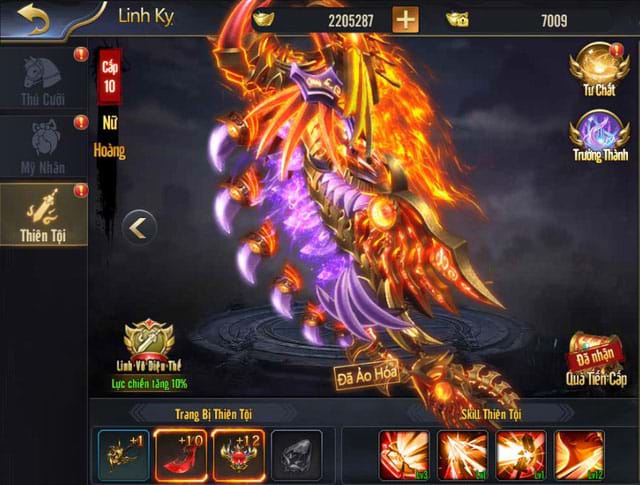Select the Thiên Tội tab
This screenshot has width=640, height=485.
pyautogui.click(x=42, y=215)
